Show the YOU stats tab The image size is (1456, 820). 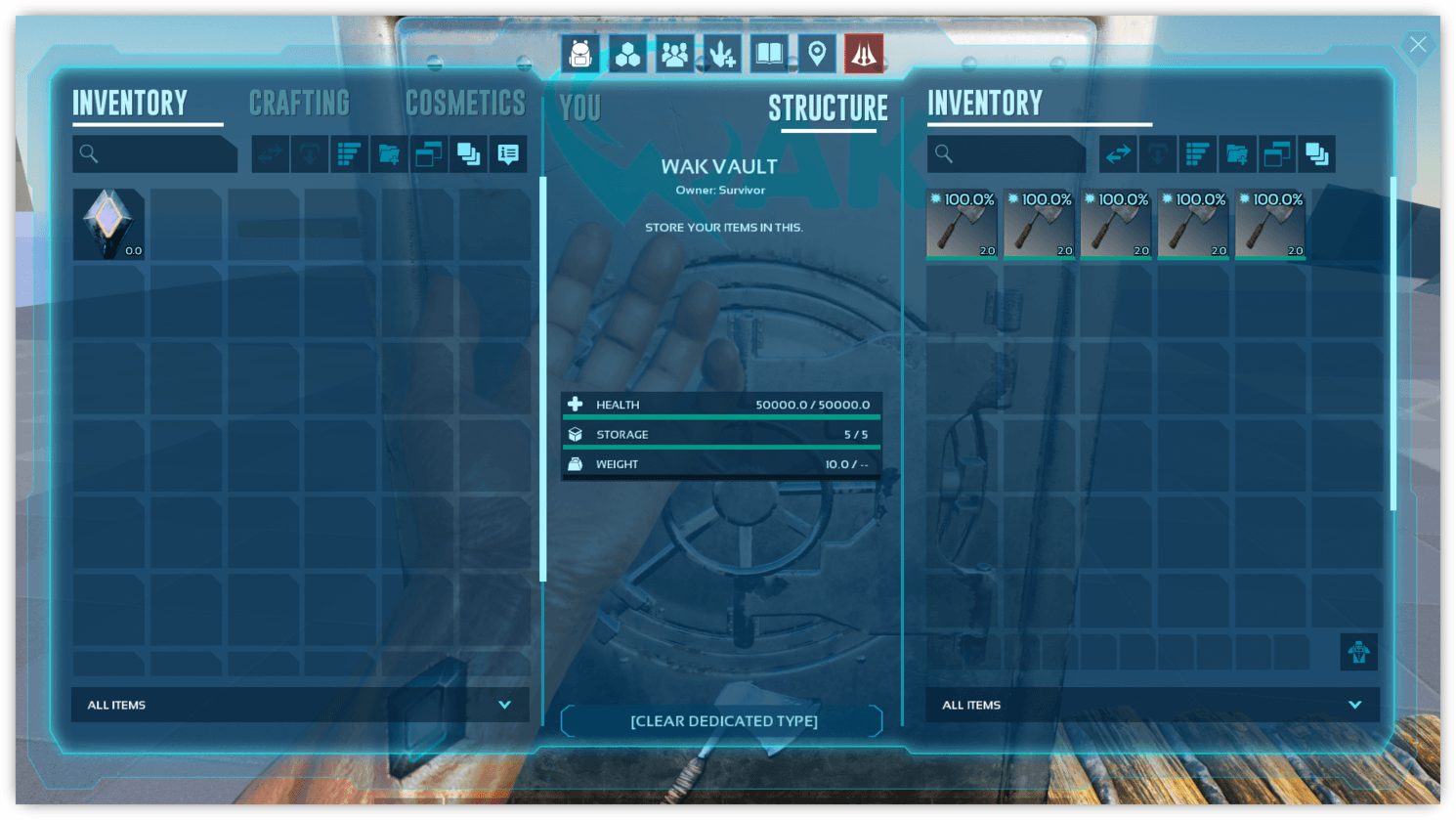[x=580, y=108]
